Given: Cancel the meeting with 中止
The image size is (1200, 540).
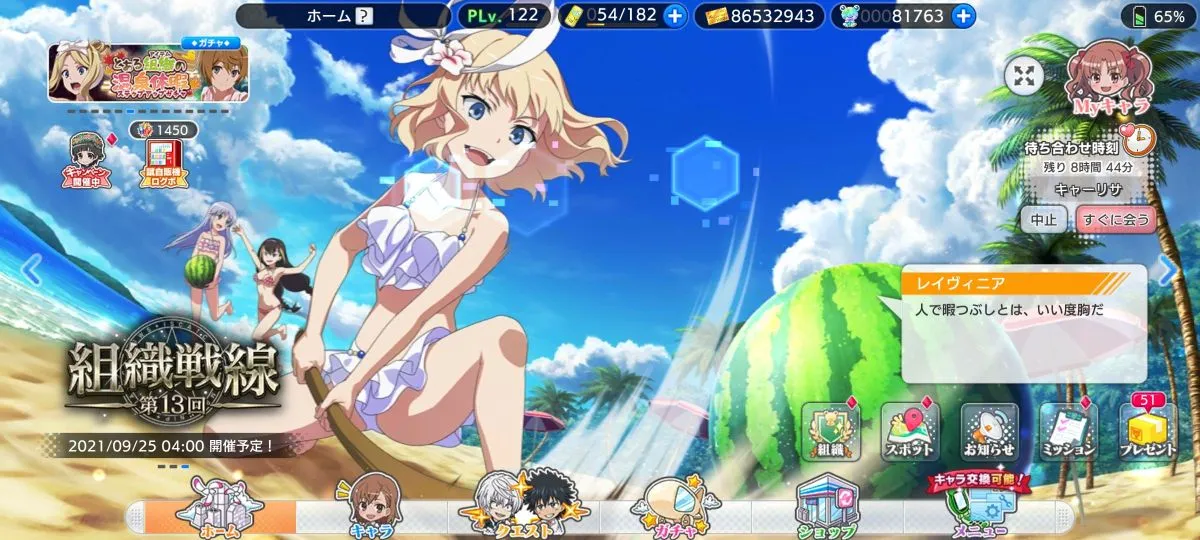Looking at the screenshot, I should pos(1043,219).
